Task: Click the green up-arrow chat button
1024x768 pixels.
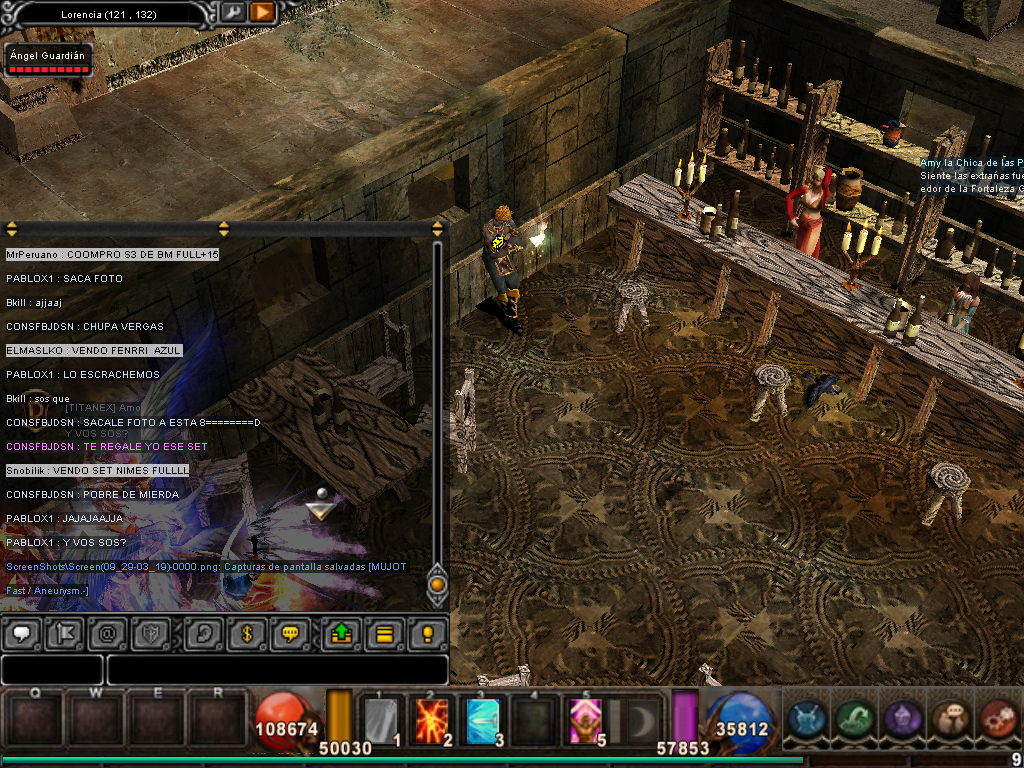Action: (340, 633)
